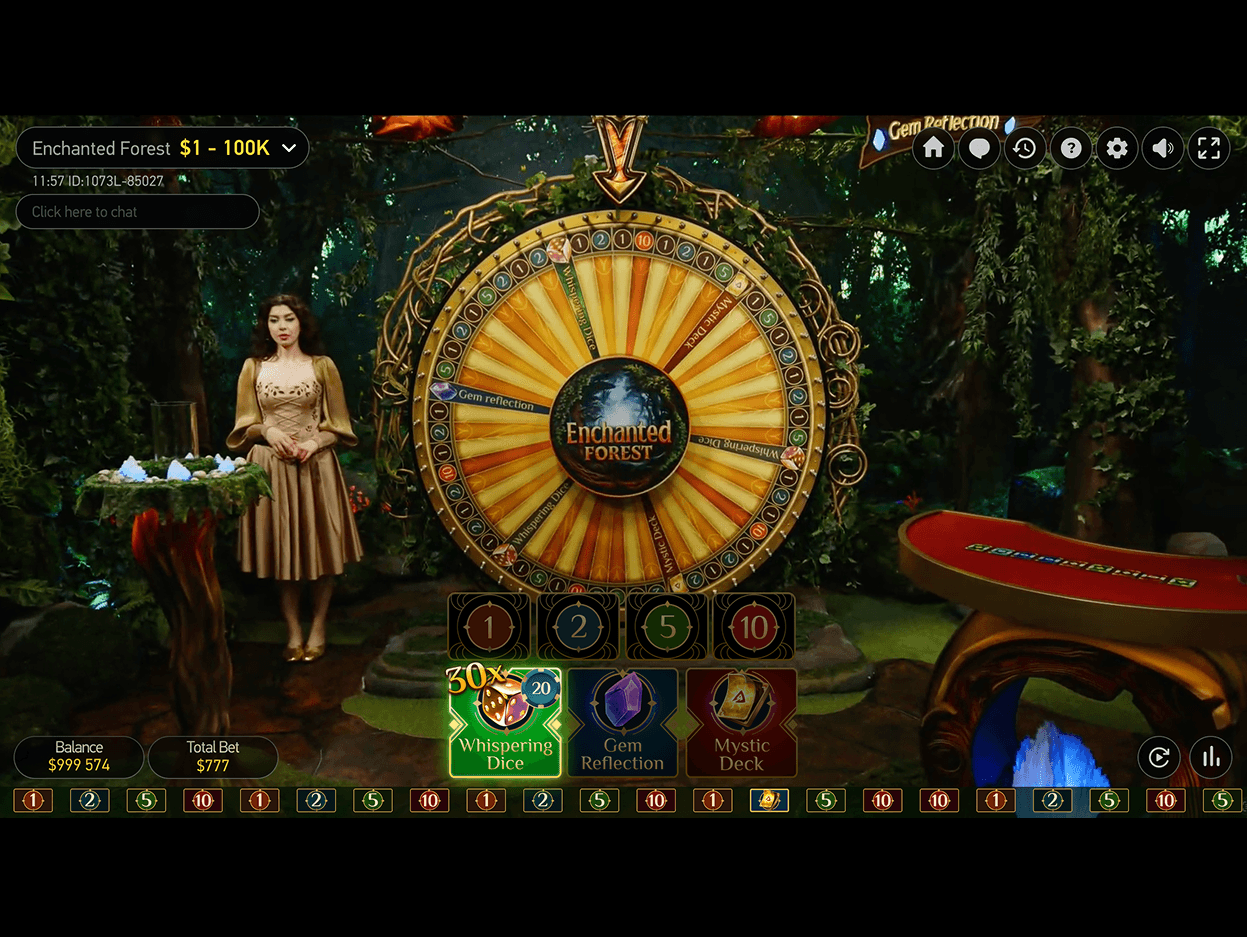Image resolution: width=1247 pixels, height=937 pixels.
Task: Choose the number 10 betting spot
Action: 754,627
